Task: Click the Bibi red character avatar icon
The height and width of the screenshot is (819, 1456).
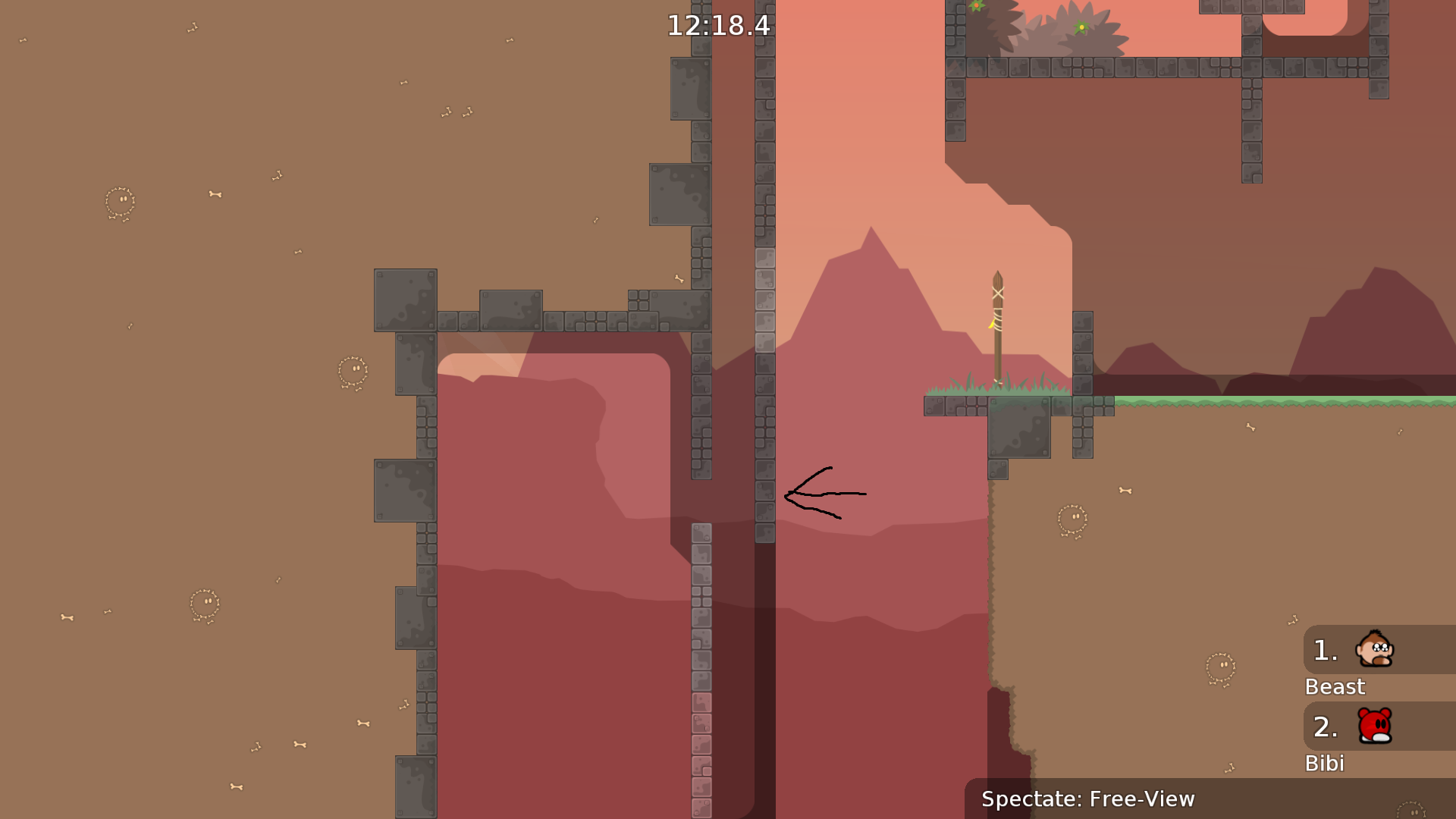Action: [x=1376, y=726]
